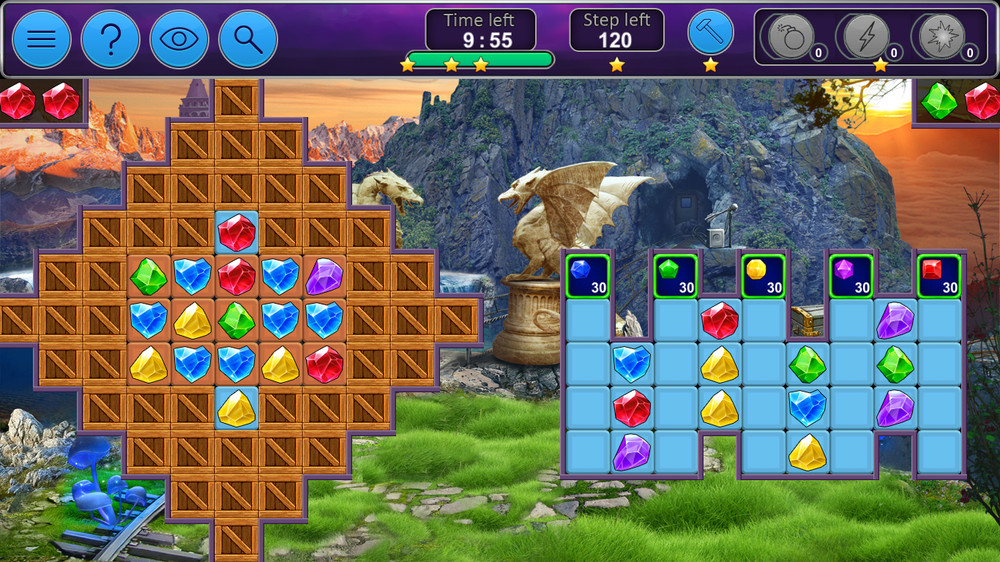Choose the starburst explosion booster
The height and width of the screenshot is (562, 1000).
[x=941, y=37]
